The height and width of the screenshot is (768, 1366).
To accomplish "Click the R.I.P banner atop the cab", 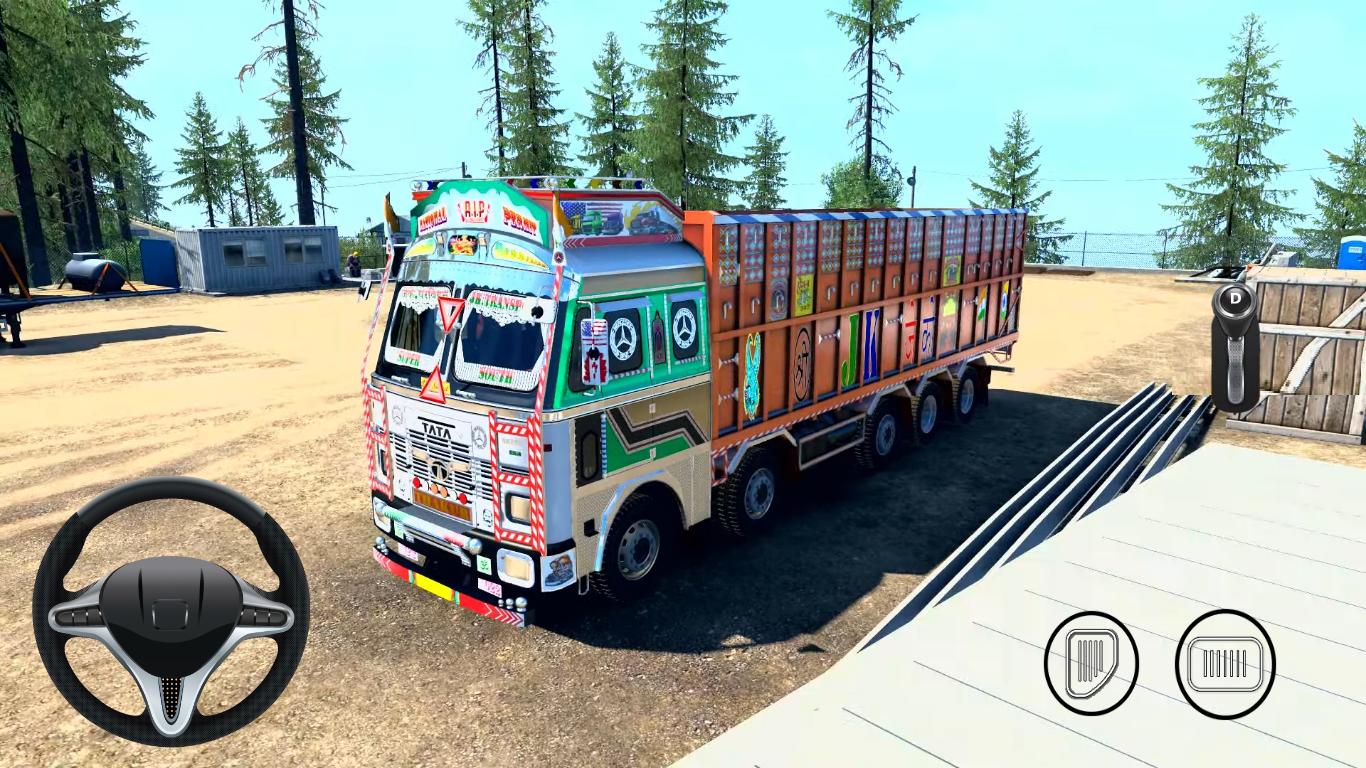I will [x=476, y=213].
